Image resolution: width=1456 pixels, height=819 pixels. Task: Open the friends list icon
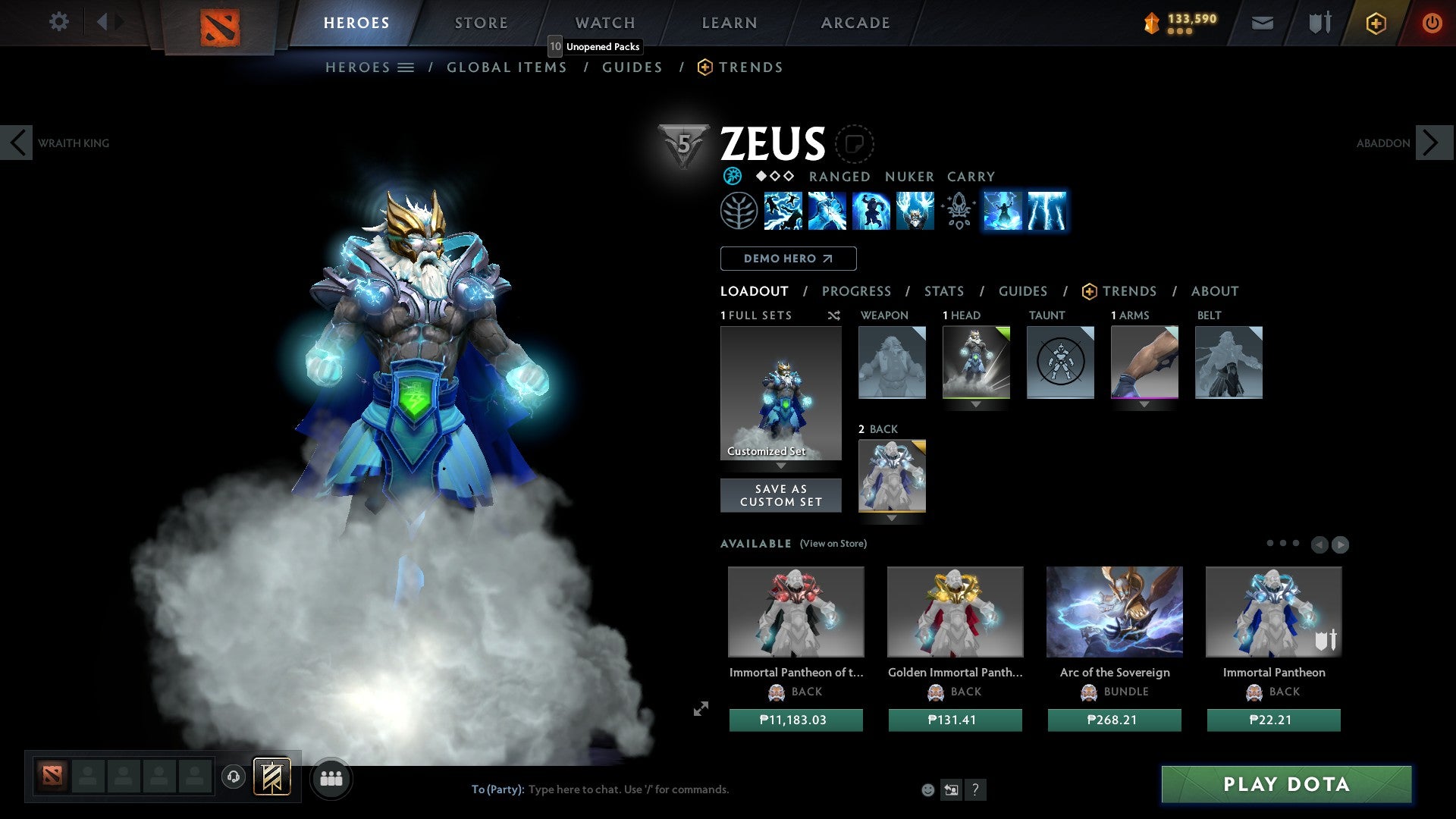(x=331, y=777)
